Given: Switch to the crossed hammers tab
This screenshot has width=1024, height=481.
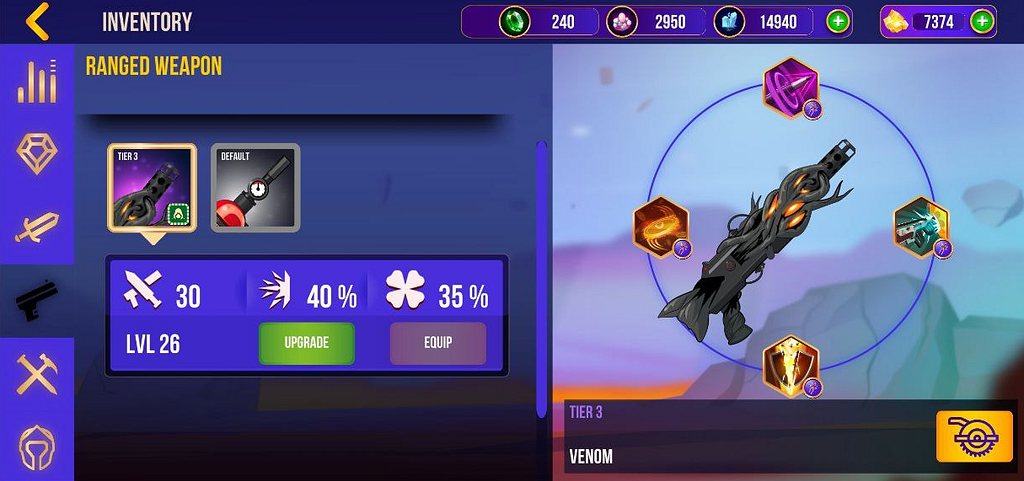Looking at the screenshot, I should [37, 375].
